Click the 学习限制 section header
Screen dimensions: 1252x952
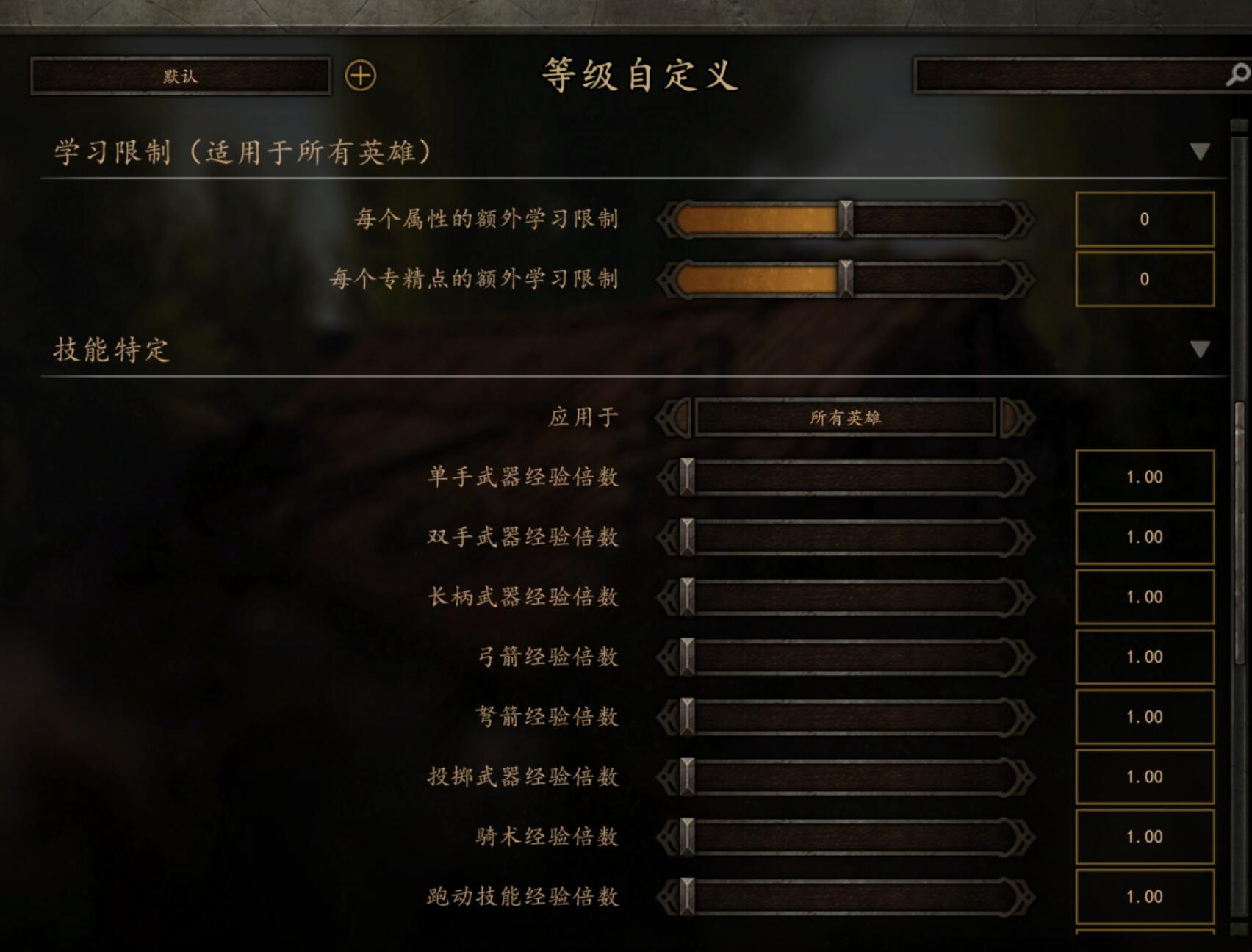tap(241, 151)
